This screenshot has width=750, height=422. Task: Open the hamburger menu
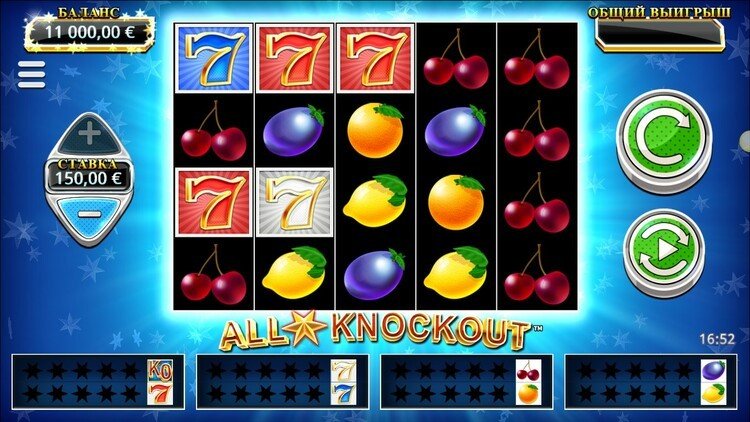(x=31, y=75)
